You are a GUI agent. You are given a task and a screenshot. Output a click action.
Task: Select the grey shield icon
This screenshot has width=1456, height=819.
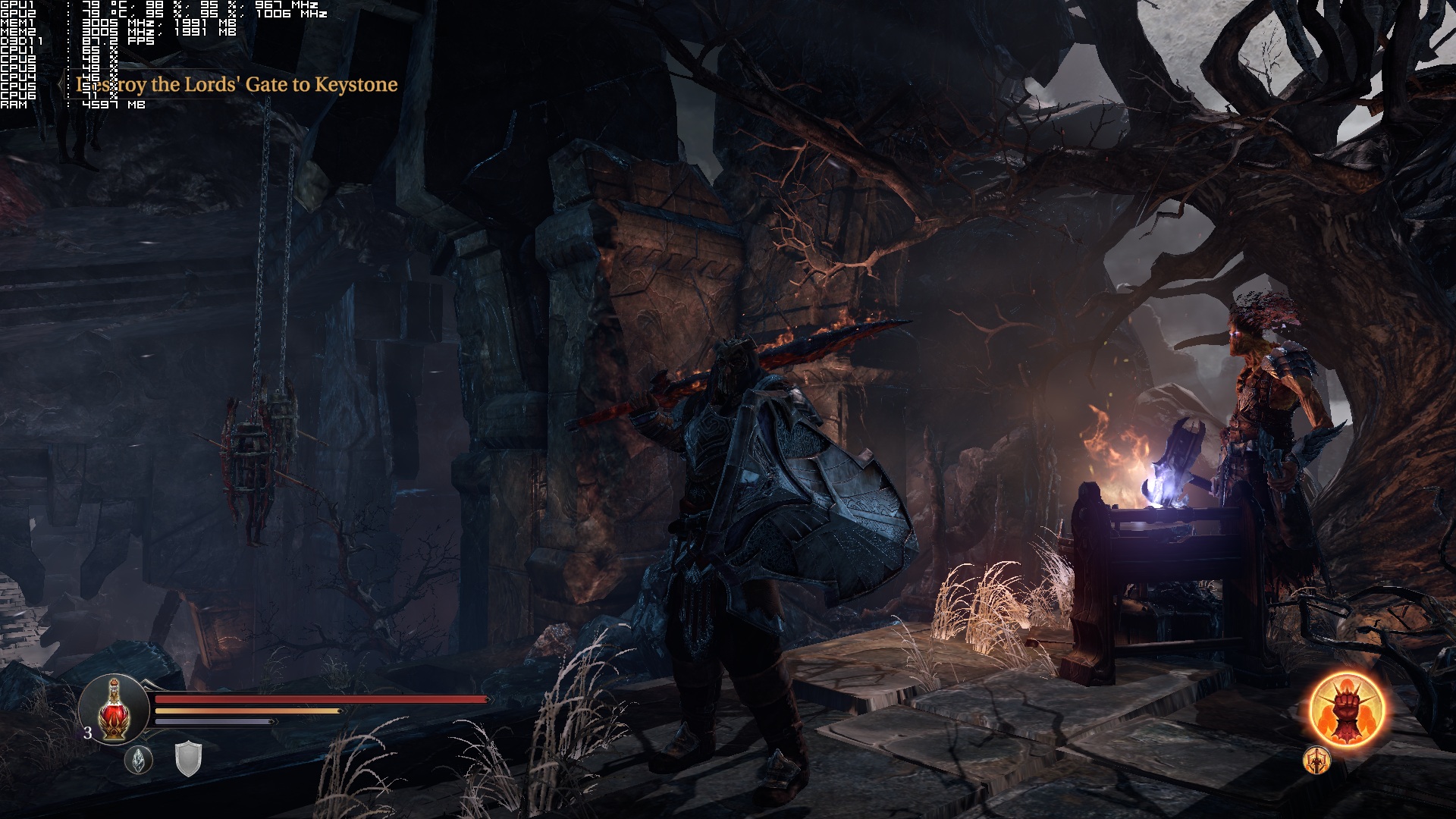(188, 758)
